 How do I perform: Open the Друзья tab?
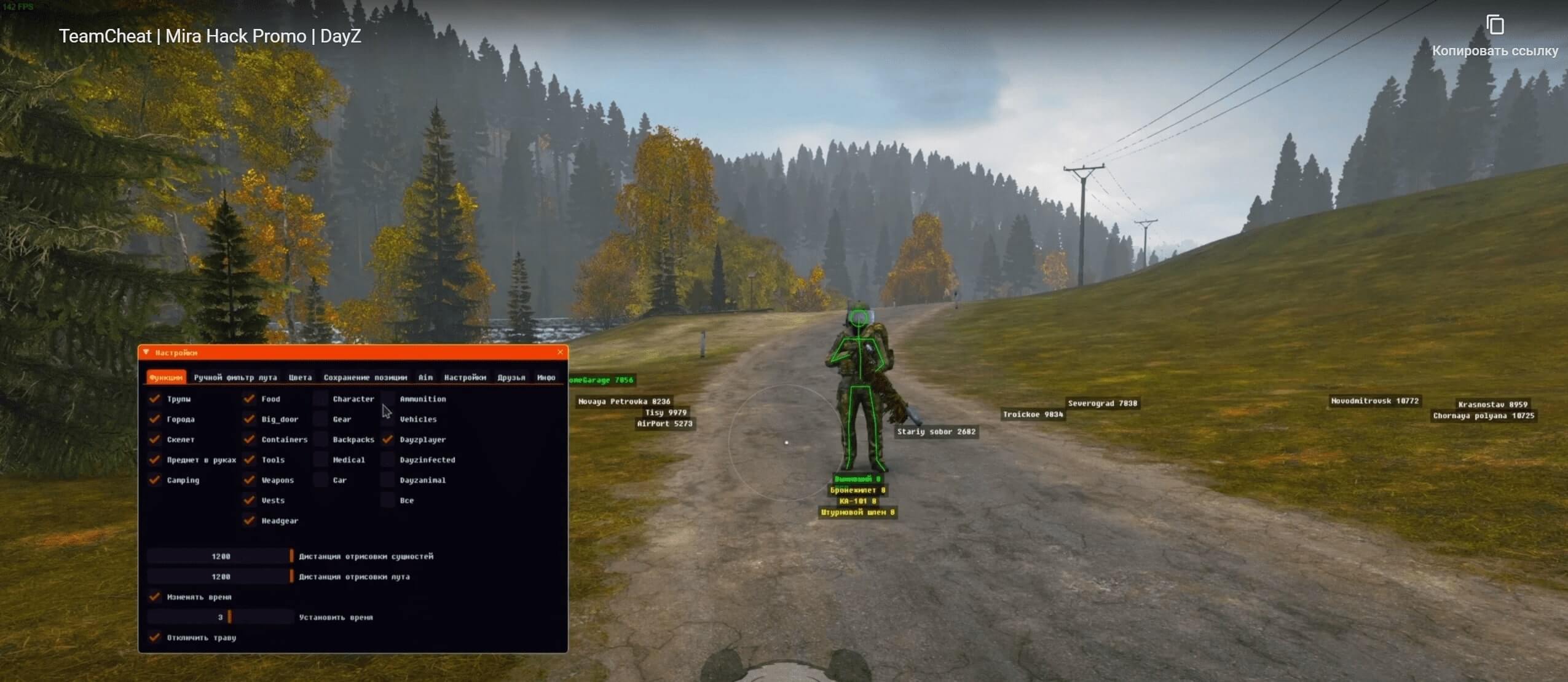tap(511, 378)
